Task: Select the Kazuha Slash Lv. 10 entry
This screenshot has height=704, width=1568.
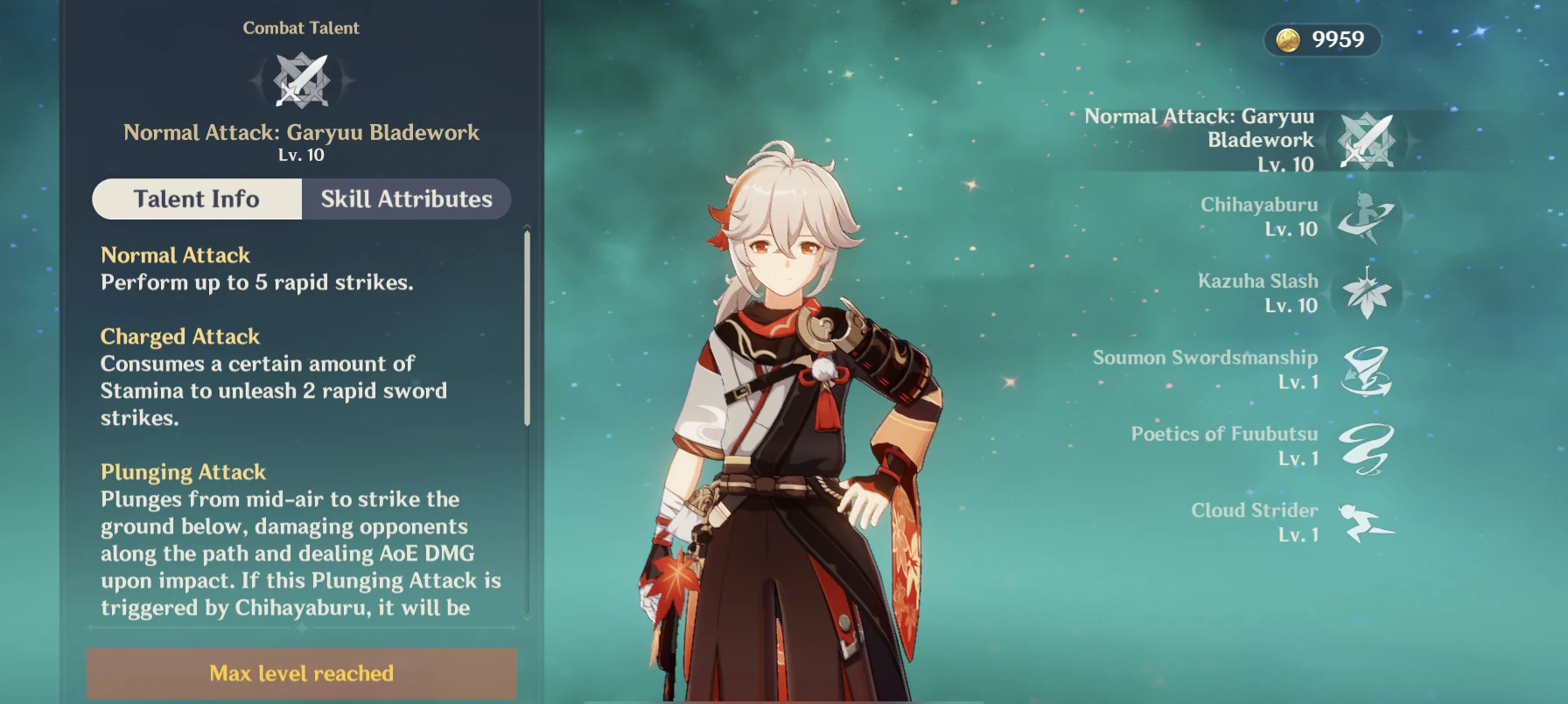Action: pyautogui.click(x=1256, y=294)
